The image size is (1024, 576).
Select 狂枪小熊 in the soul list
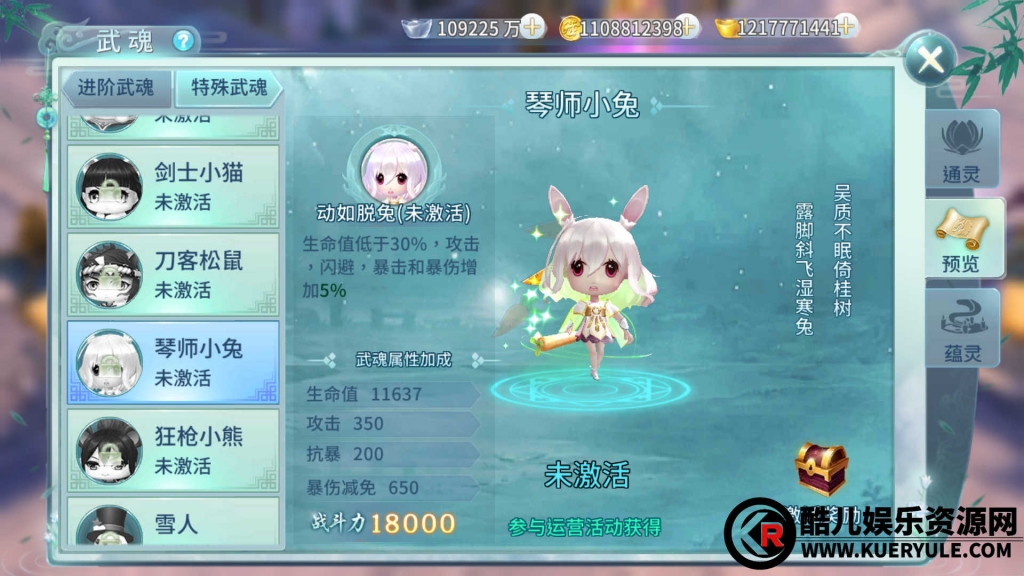pos(173,450)
